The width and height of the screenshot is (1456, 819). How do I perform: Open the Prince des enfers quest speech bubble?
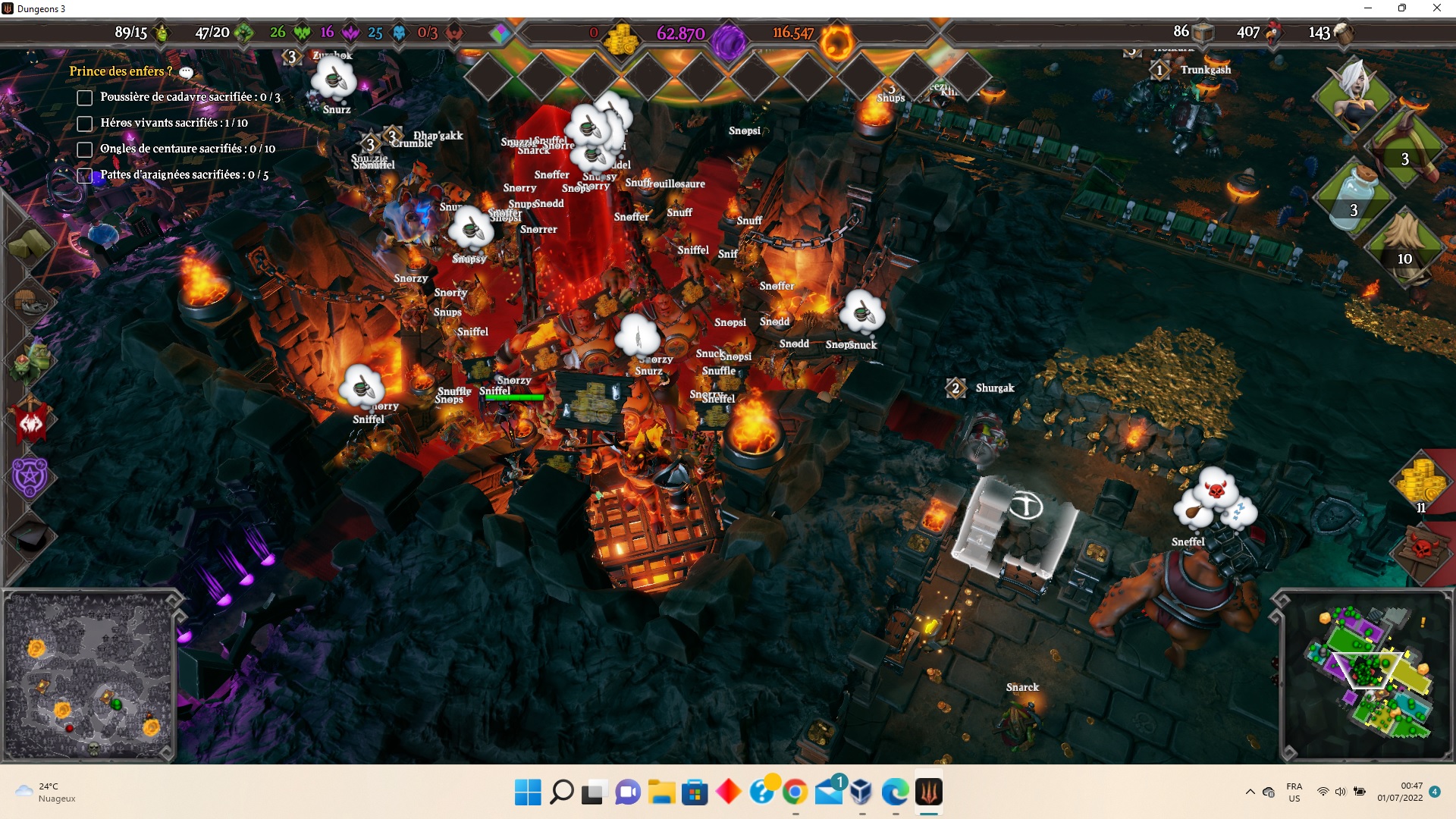[x=186, y=72]
